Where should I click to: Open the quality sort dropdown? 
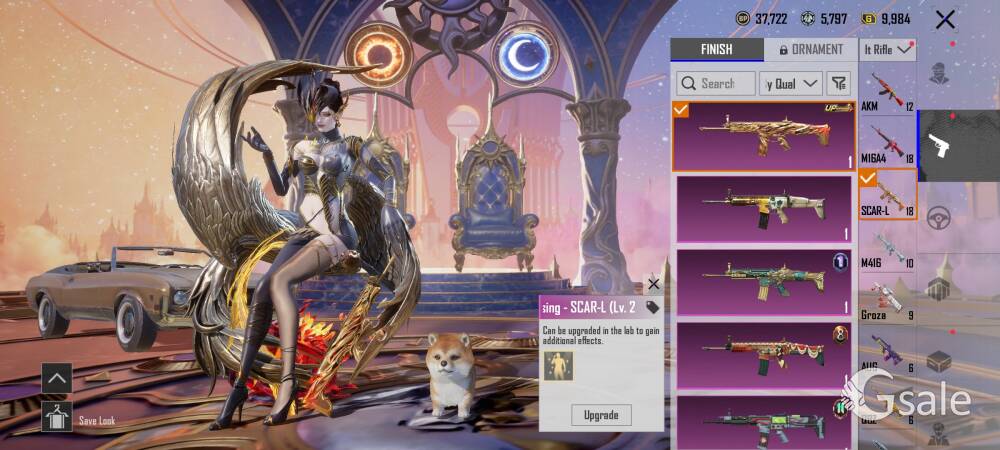pyautogui.click(x=791, y=83)
